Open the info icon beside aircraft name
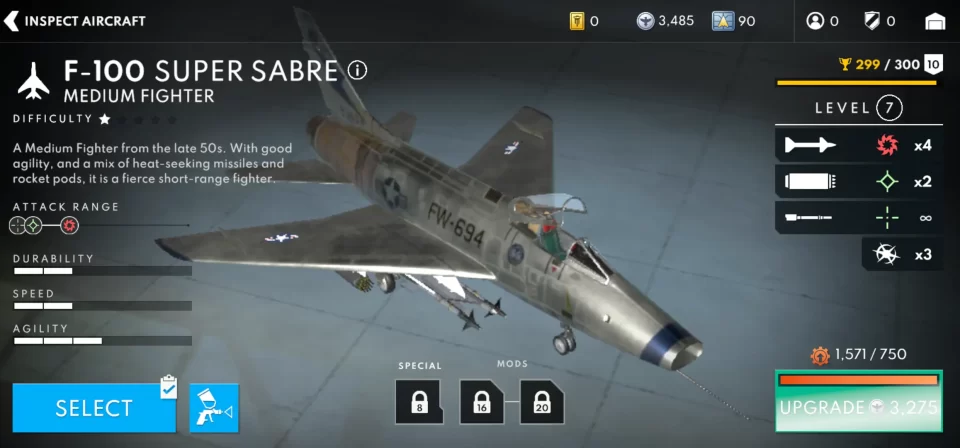The image size is (960, 448). click(x=357, y=70)
